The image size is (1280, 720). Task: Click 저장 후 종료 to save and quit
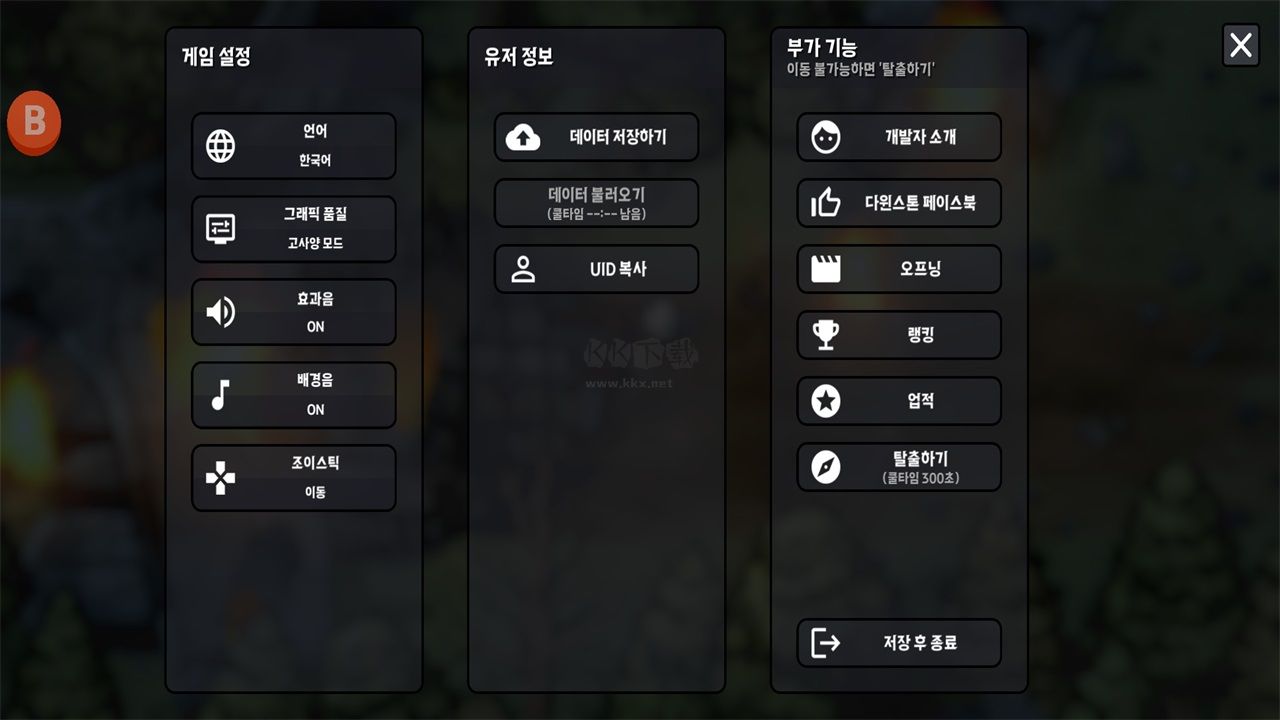pyautogui.click(x=899, y=643)
